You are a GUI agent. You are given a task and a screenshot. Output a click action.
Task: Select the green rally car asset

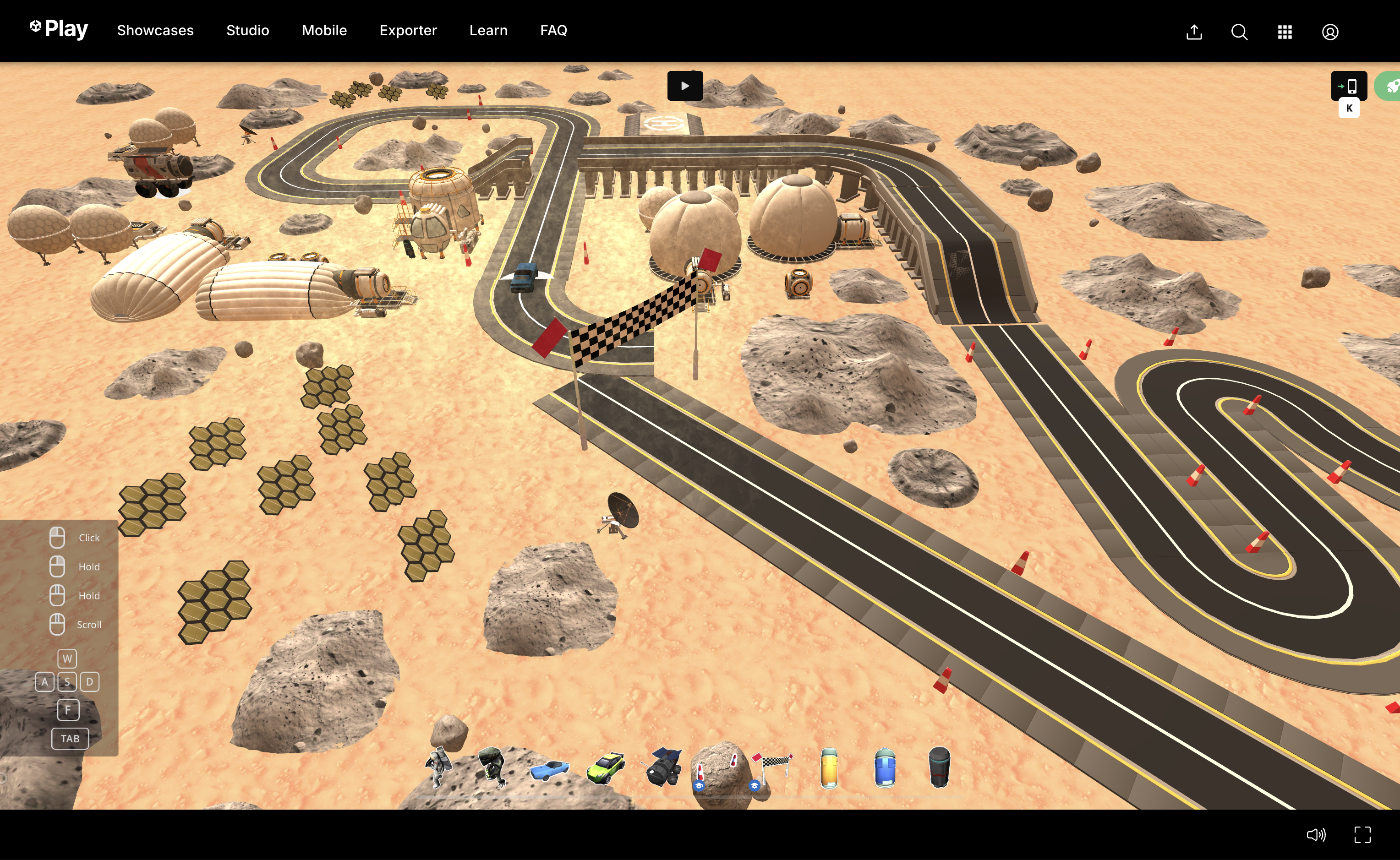[x=605, y=768]
